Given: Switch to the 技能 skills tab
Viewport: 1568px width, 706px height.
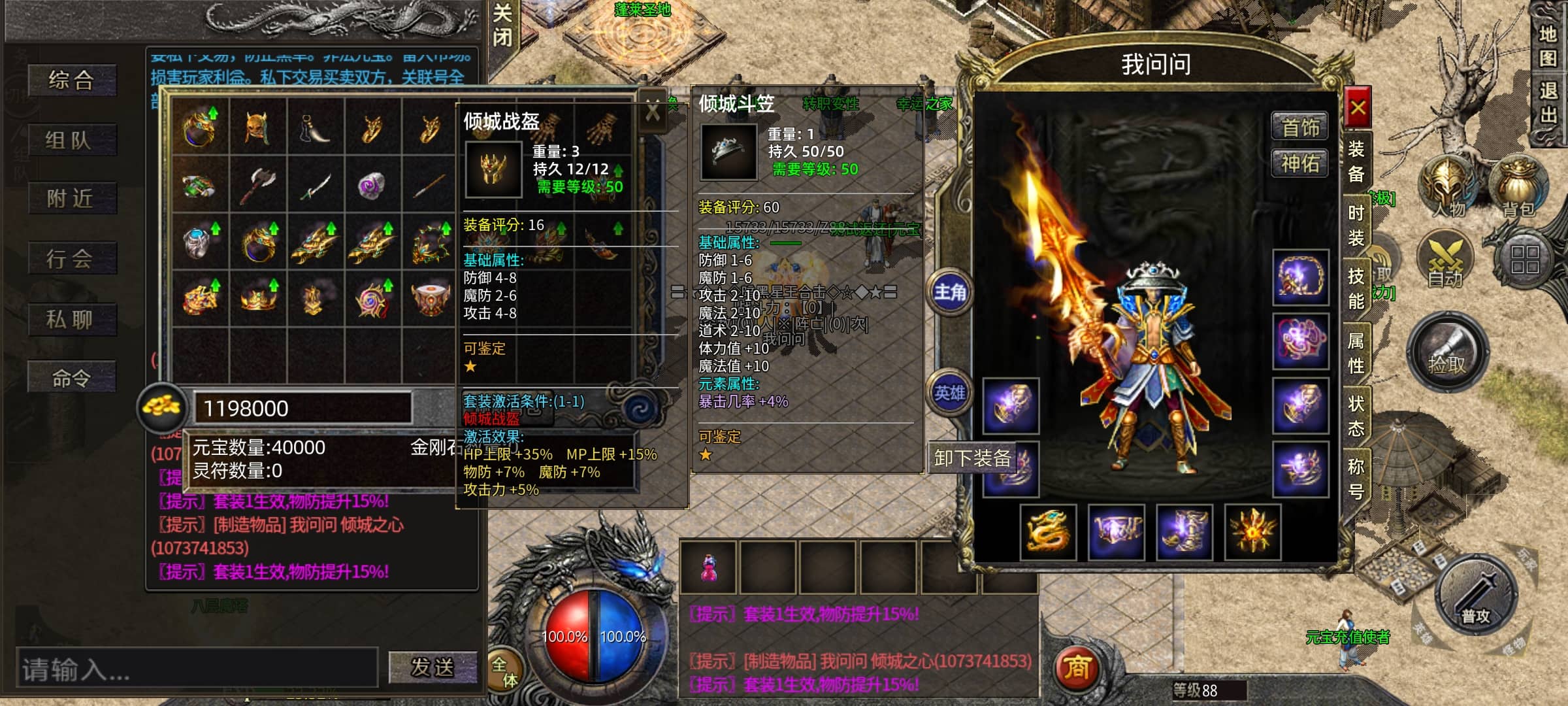Looking at the screenshot, I should 1356,288.
